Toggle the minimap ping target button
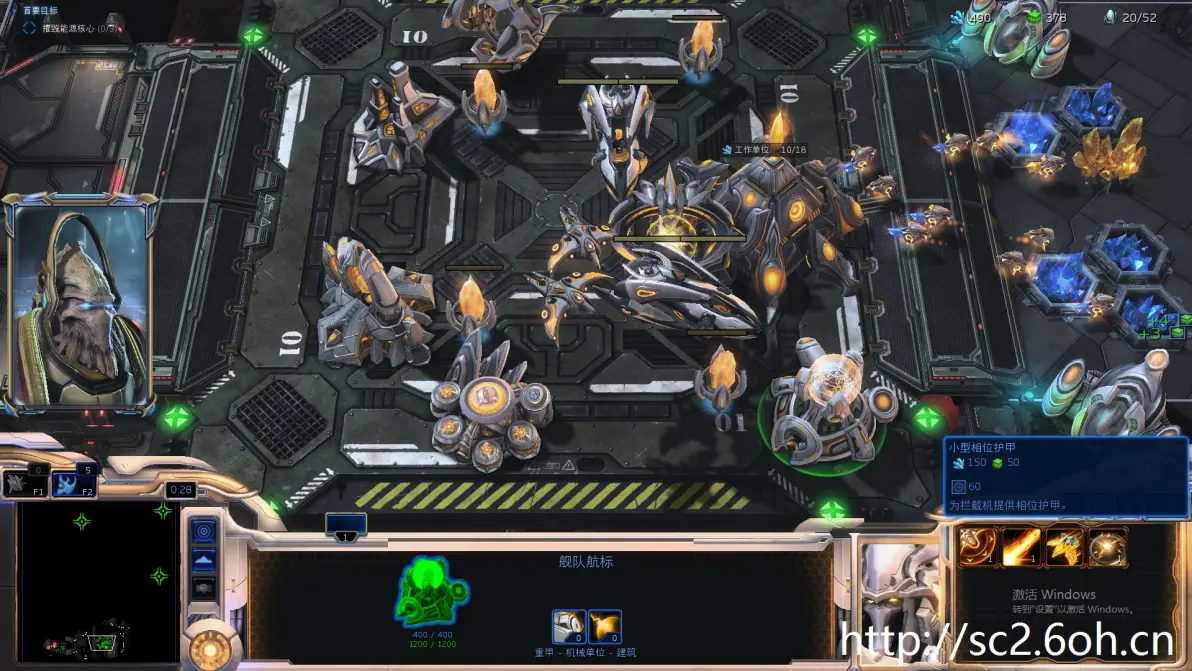1192x671 pixels. pos(204,531)
